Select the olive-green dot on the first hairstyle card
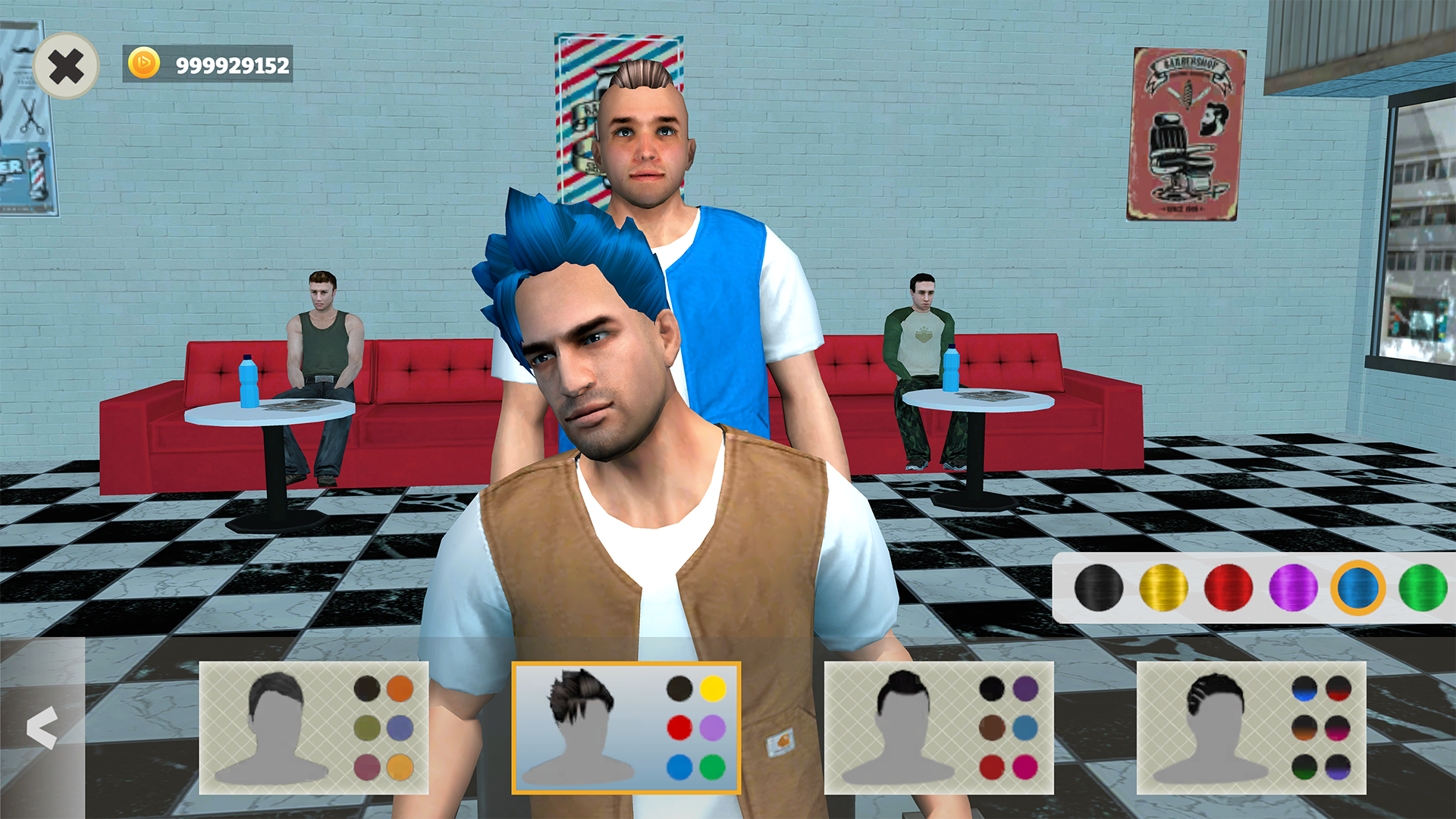Image resolution: width=1456 pixels, height=819 pixels. pos(366,729)
